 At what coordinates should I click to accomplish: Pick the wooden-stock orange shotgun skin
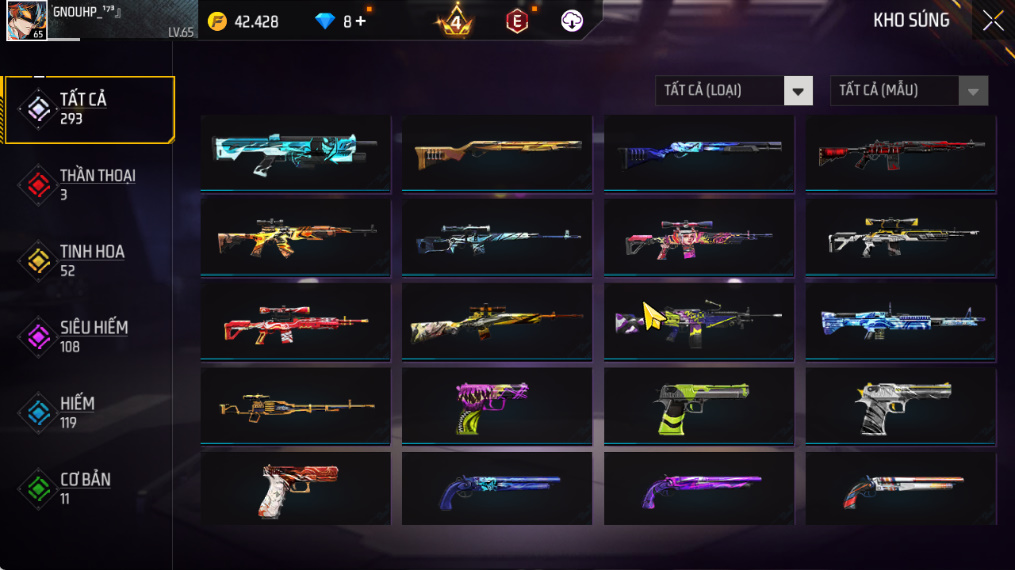497,152
